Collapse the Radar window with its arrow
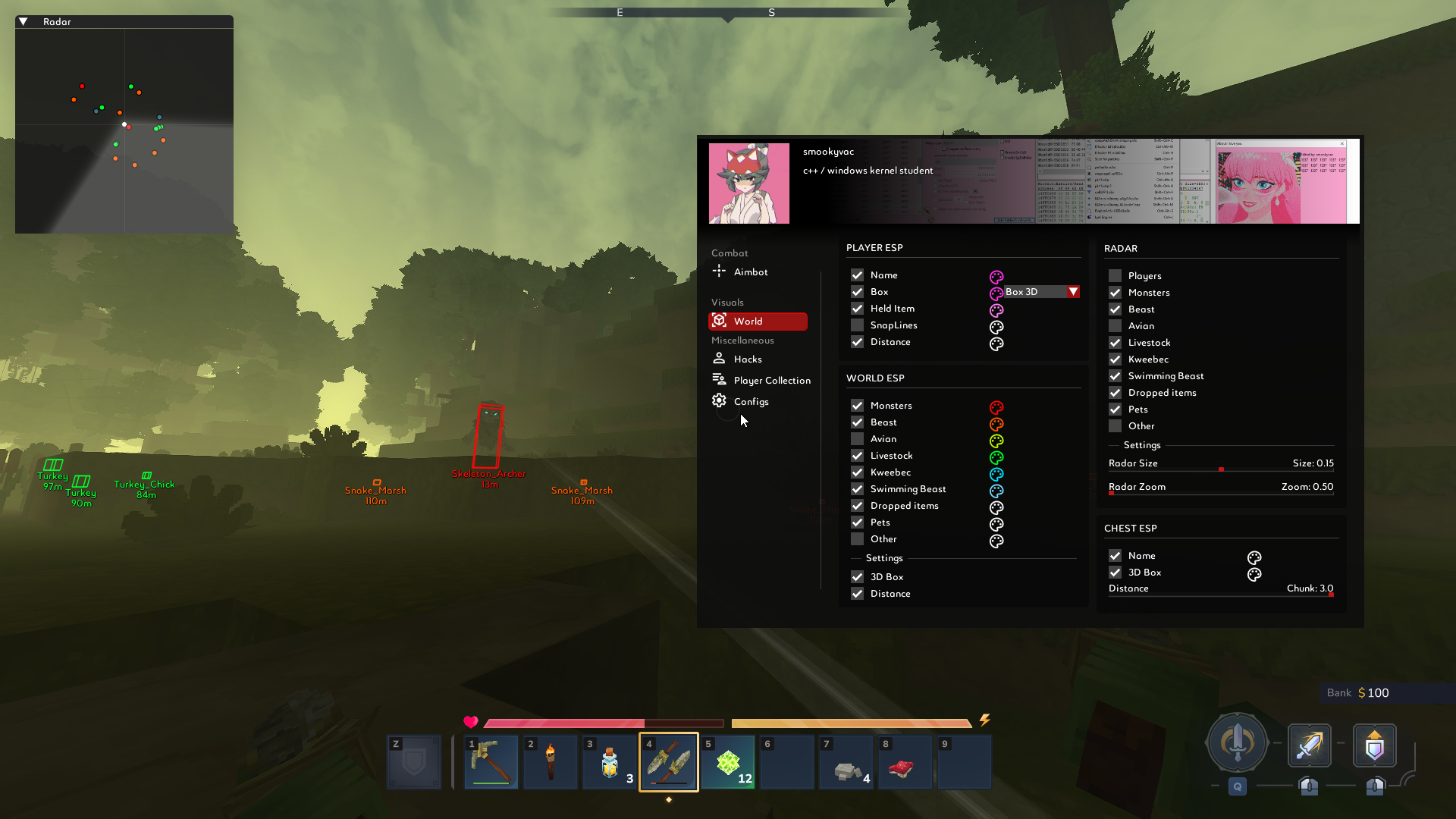Image resolution: width=1456 pixels, height=819 pixels. tap(24, 22)
